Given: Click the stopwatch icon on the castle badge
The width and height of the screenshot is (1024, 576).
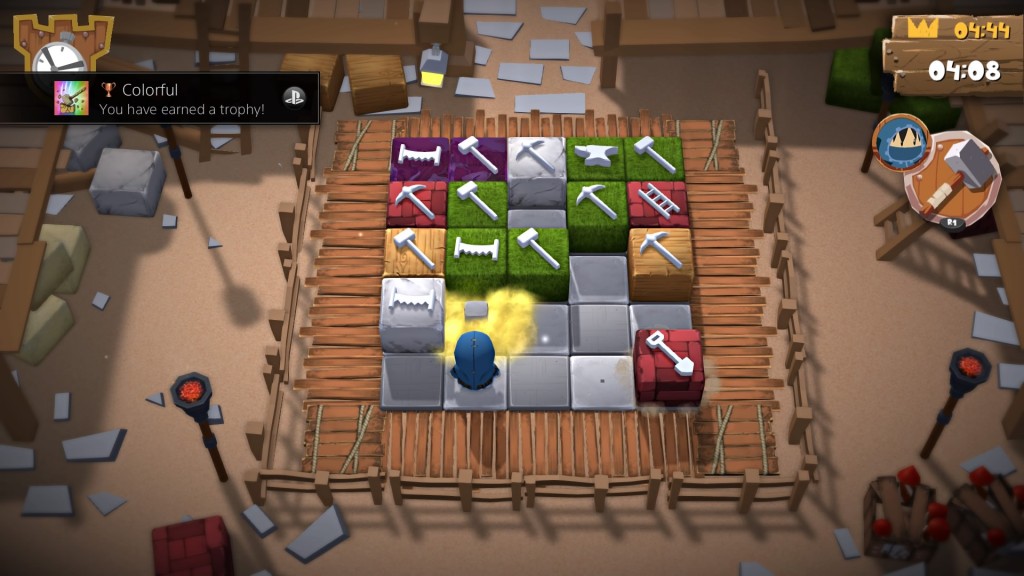Looking at the screenshot, I should (x=58, y=56).
